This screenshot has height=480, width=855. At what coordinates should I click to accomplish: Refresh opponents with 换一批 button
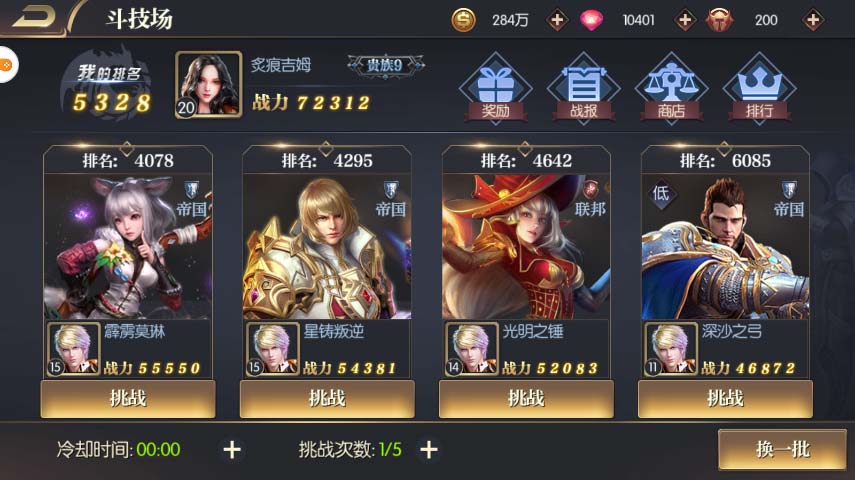click(782, 449)
